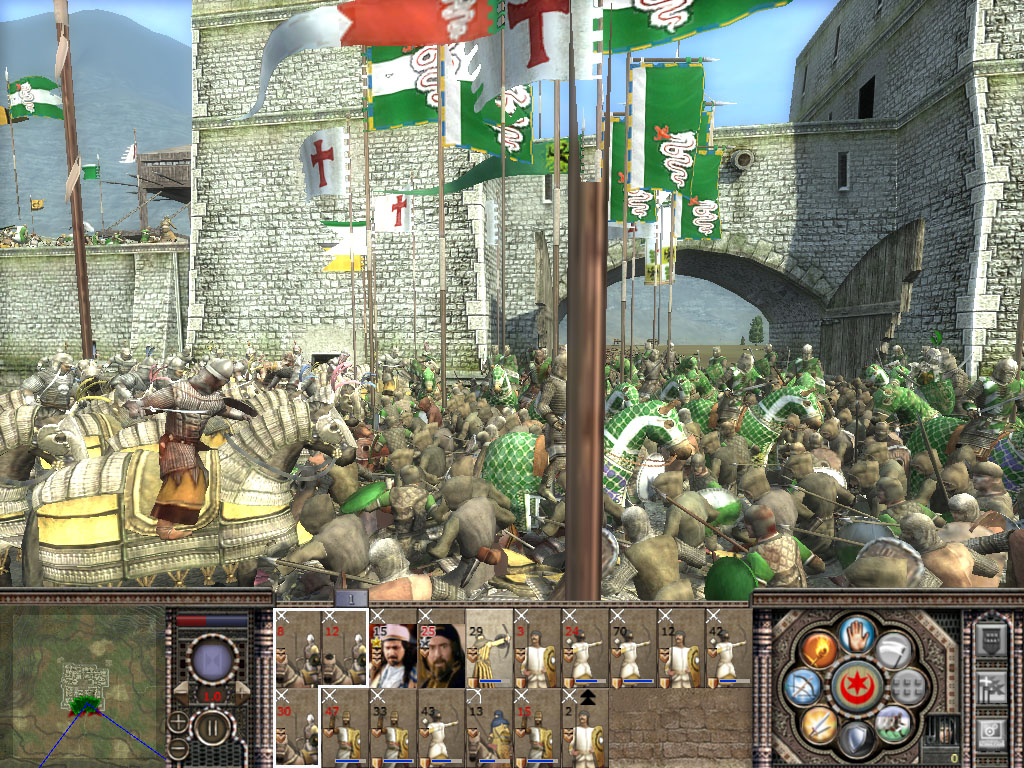The height and width of the screenshot is (768, 1024).
Task: Zoom in the minimap with plus button
Action: (x=177, y=722)
